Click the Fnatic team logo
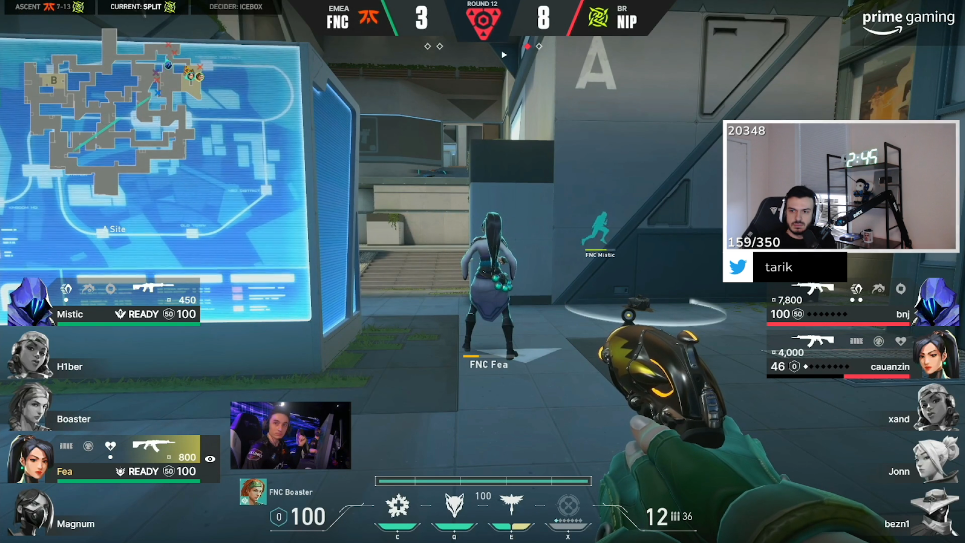 click(x=367, y=18)
